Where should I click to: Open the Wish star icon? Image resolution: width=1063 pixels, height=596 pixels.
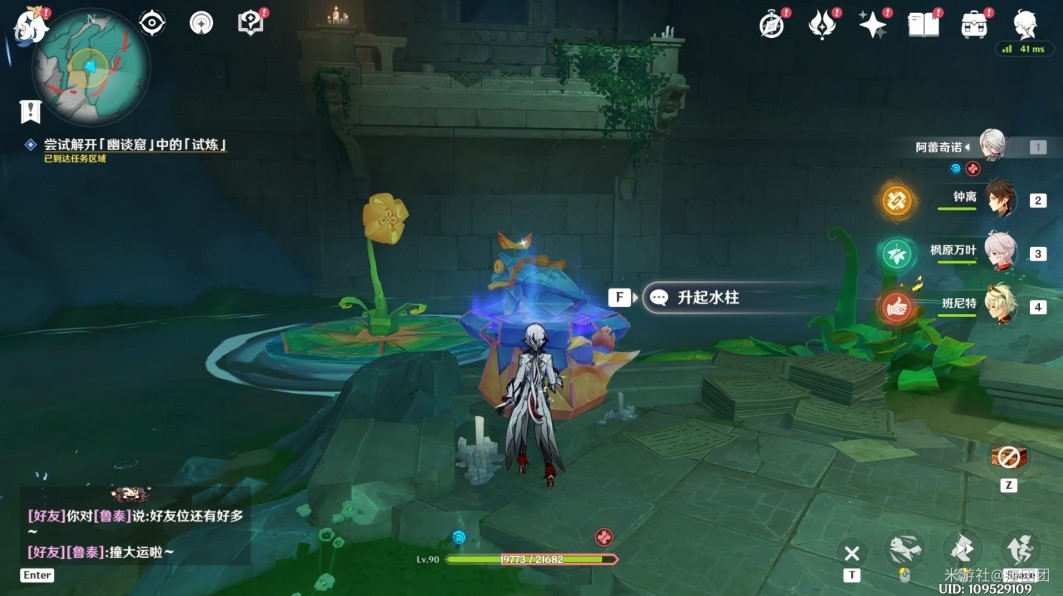coord(873,25)
